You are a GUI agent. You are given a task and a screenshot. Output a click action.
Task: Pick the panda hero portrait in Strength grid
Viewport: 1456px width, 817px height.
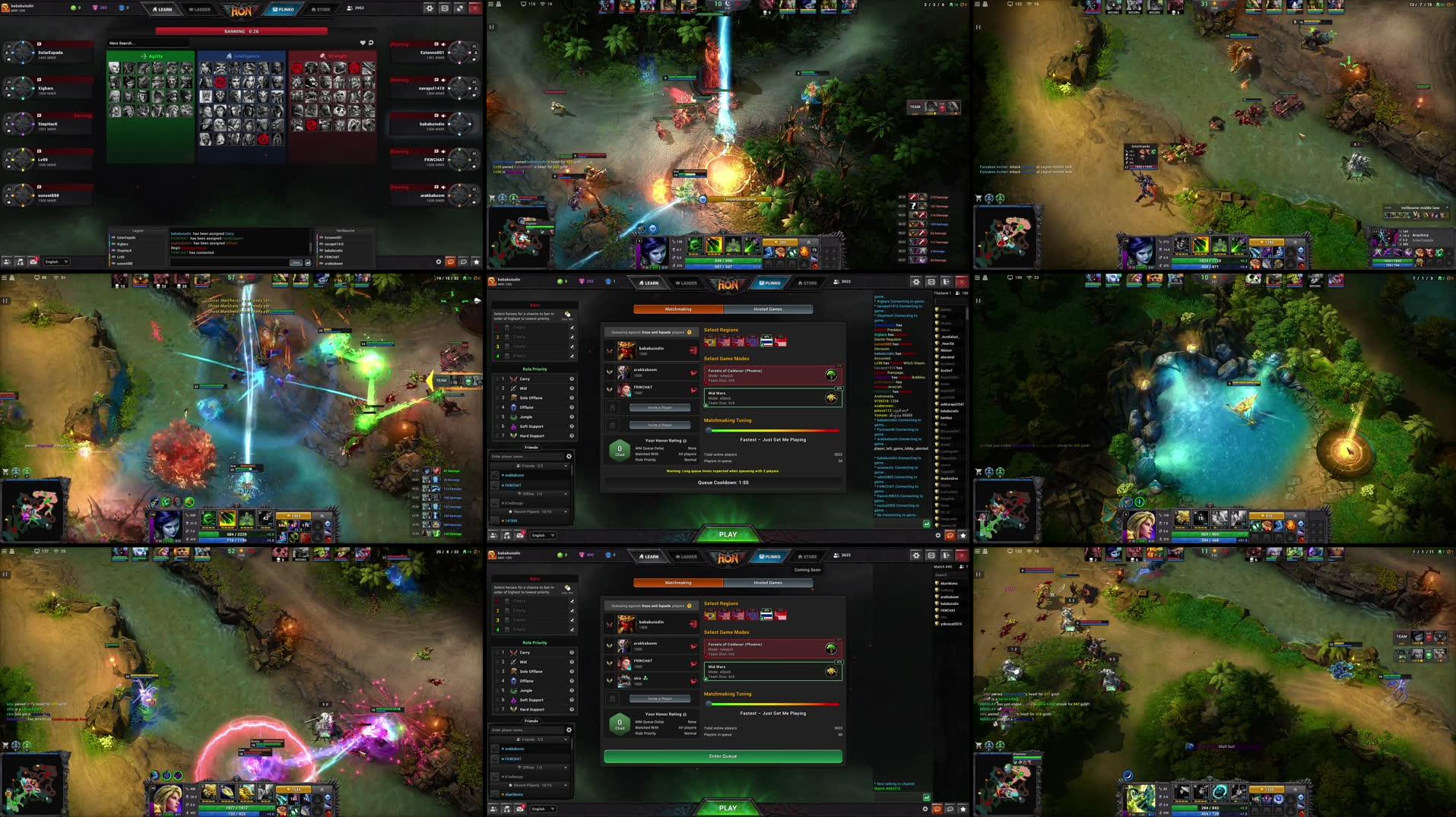pyautogui.click(x=340, y=112)
